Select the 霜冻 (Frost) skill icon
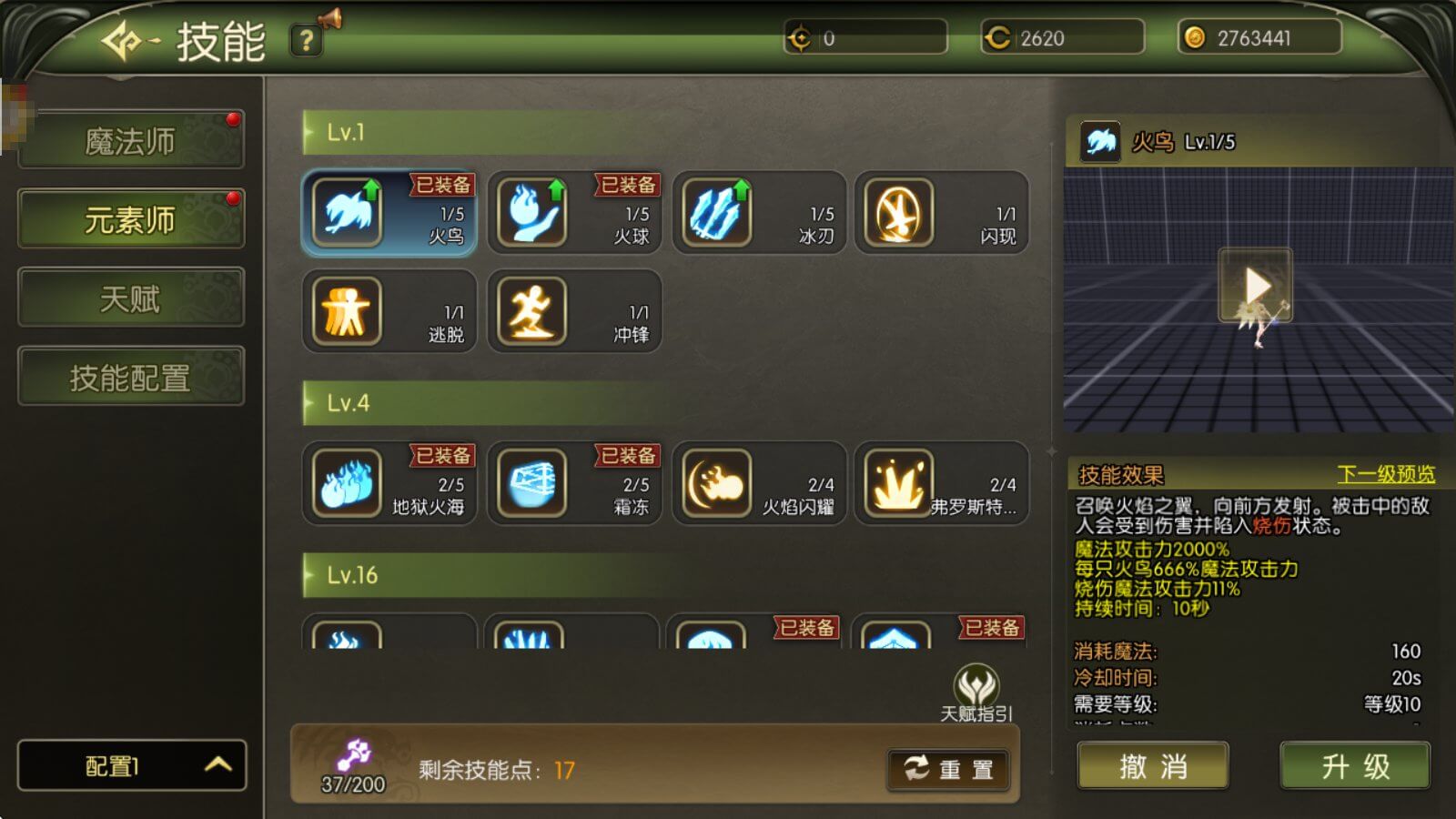Viewport: 1456px width, 819px height. click(531, 483)
